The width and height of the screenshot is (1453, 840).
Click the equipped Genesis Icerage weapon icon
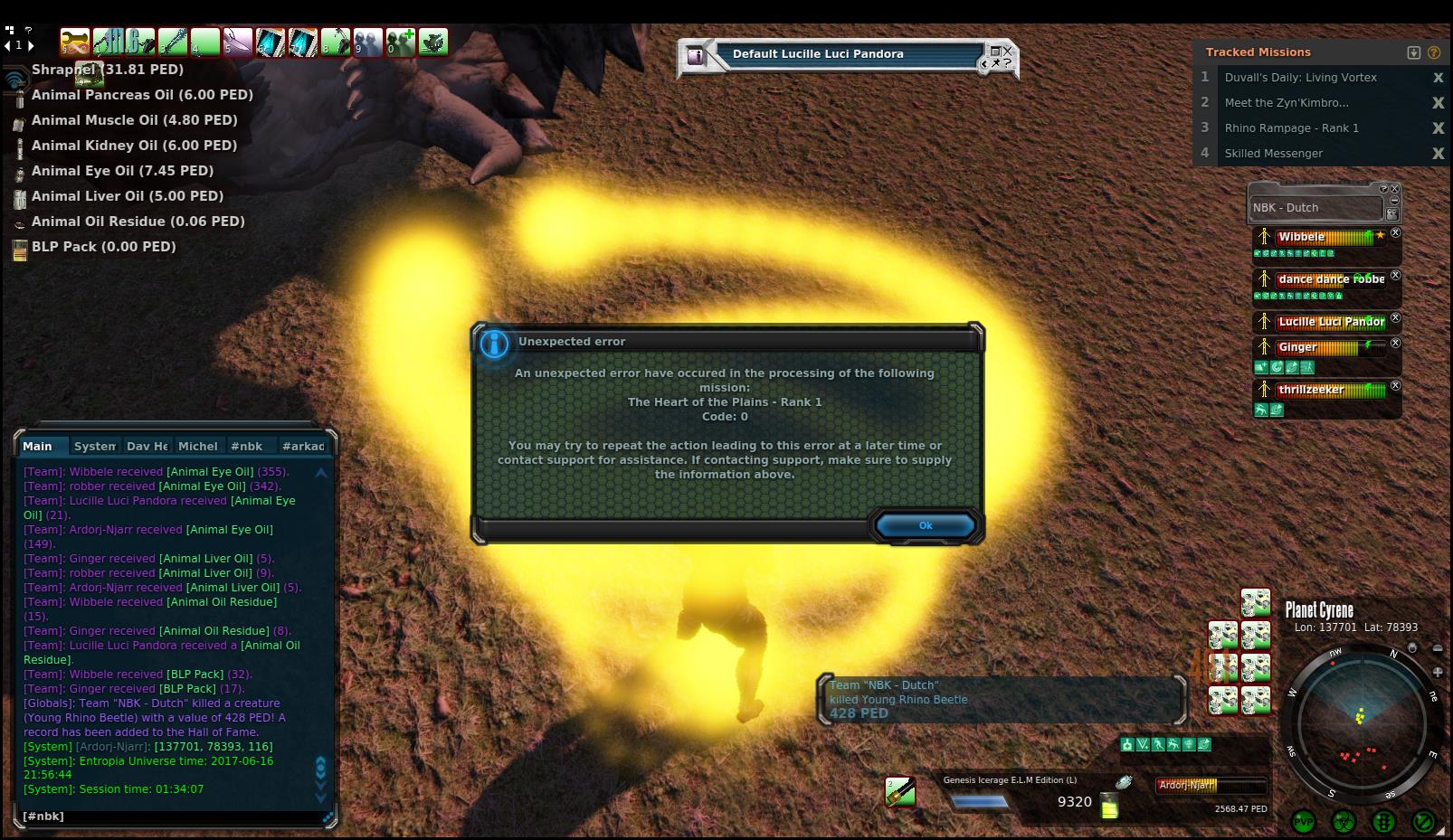coord(899,792)
